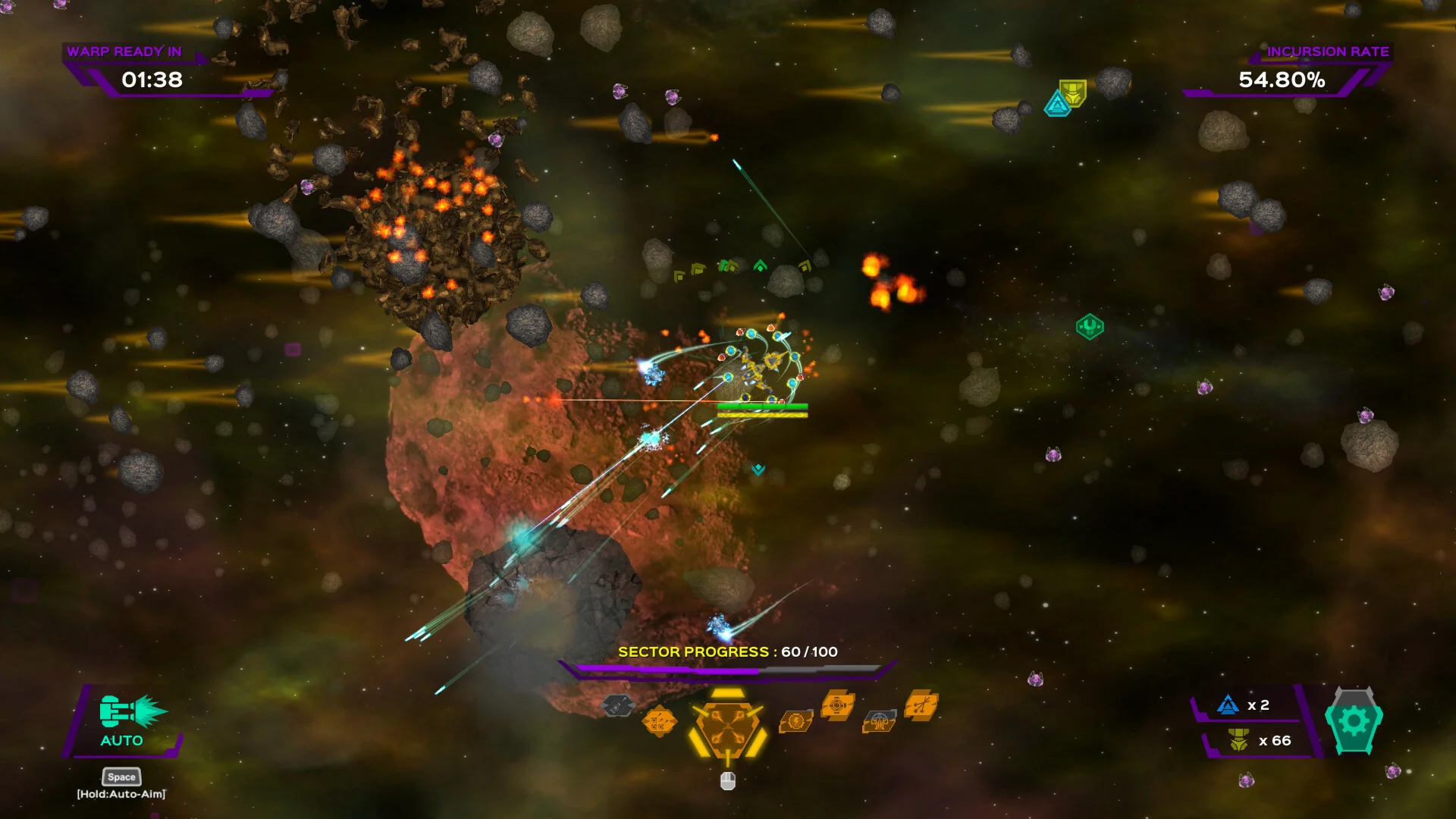Choose the crosshair targeting ability icon

pos(838,705)
